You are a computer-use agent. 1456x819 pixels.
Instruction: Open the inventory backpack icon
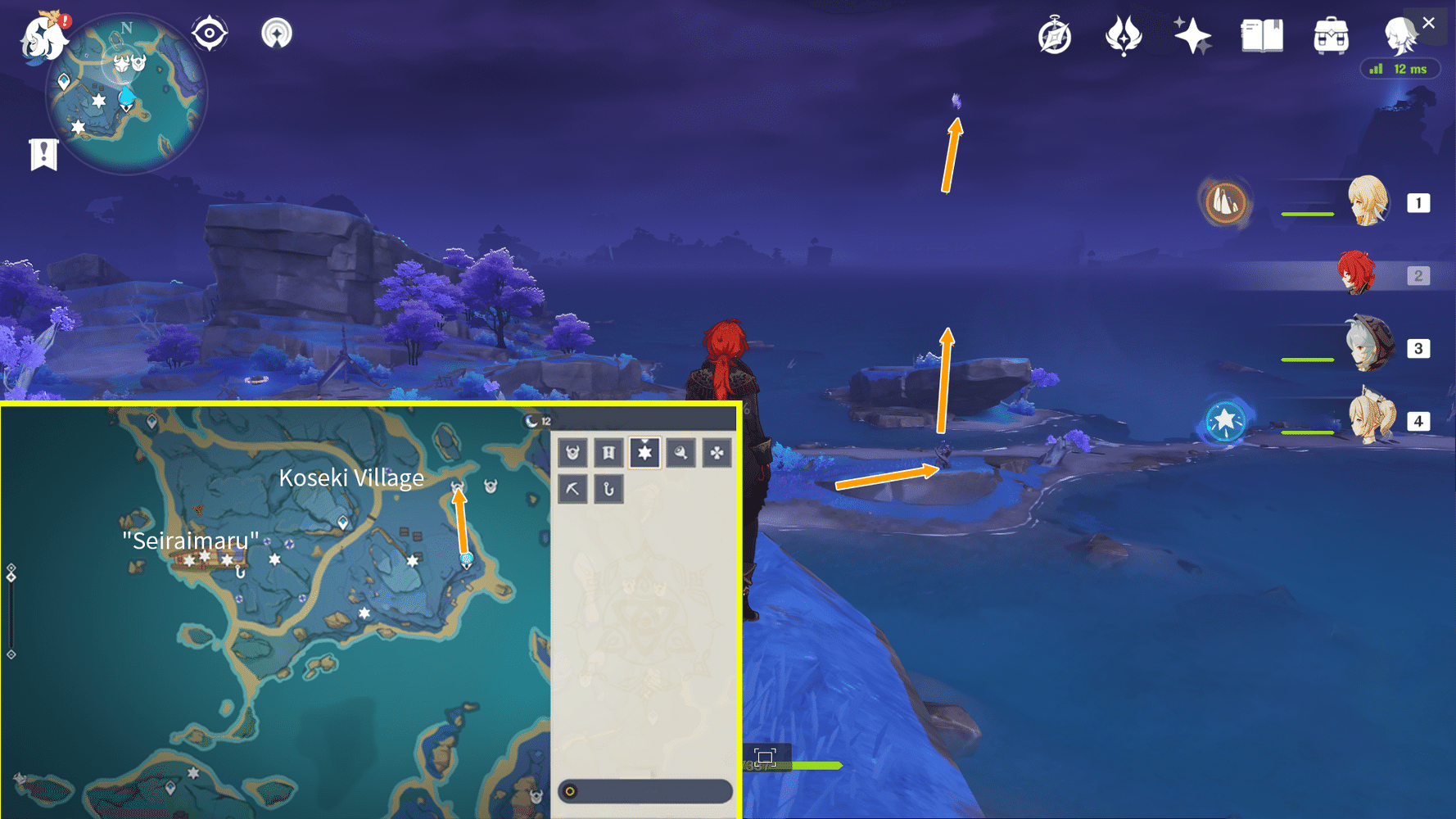tap(1331, 34)
